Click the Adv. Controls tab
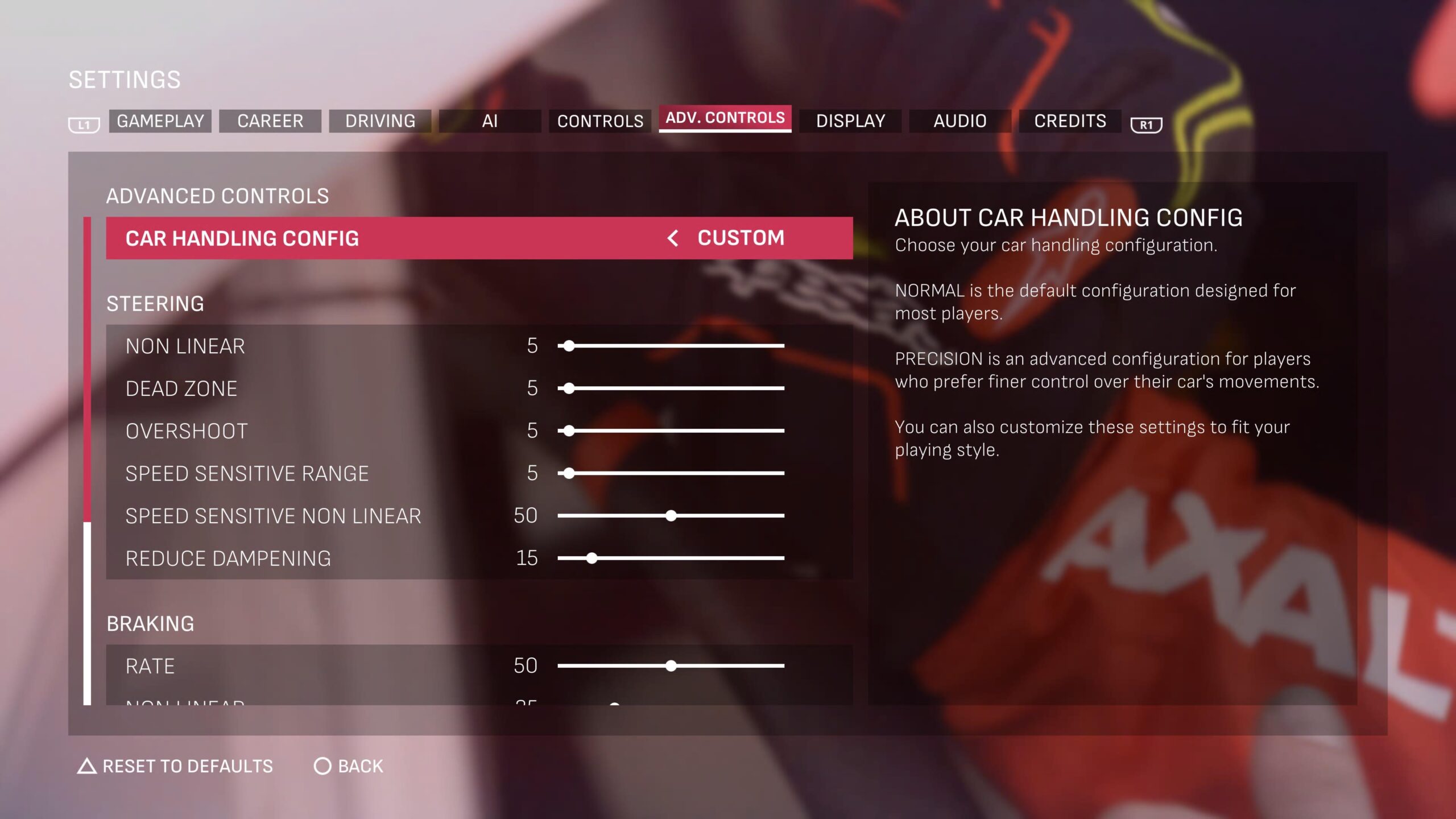This screenshot has height=819, width=1456. pyautogui.click(x=725, y=118)
